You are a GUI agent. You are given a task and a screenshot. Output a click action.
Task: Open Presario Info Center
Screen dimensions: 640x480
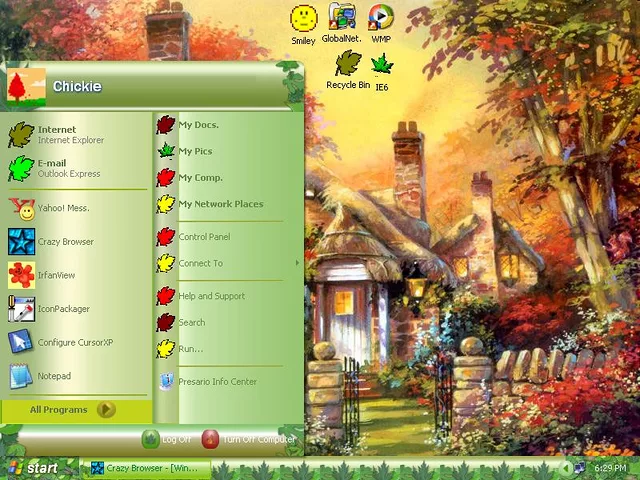tap(217, 381)
